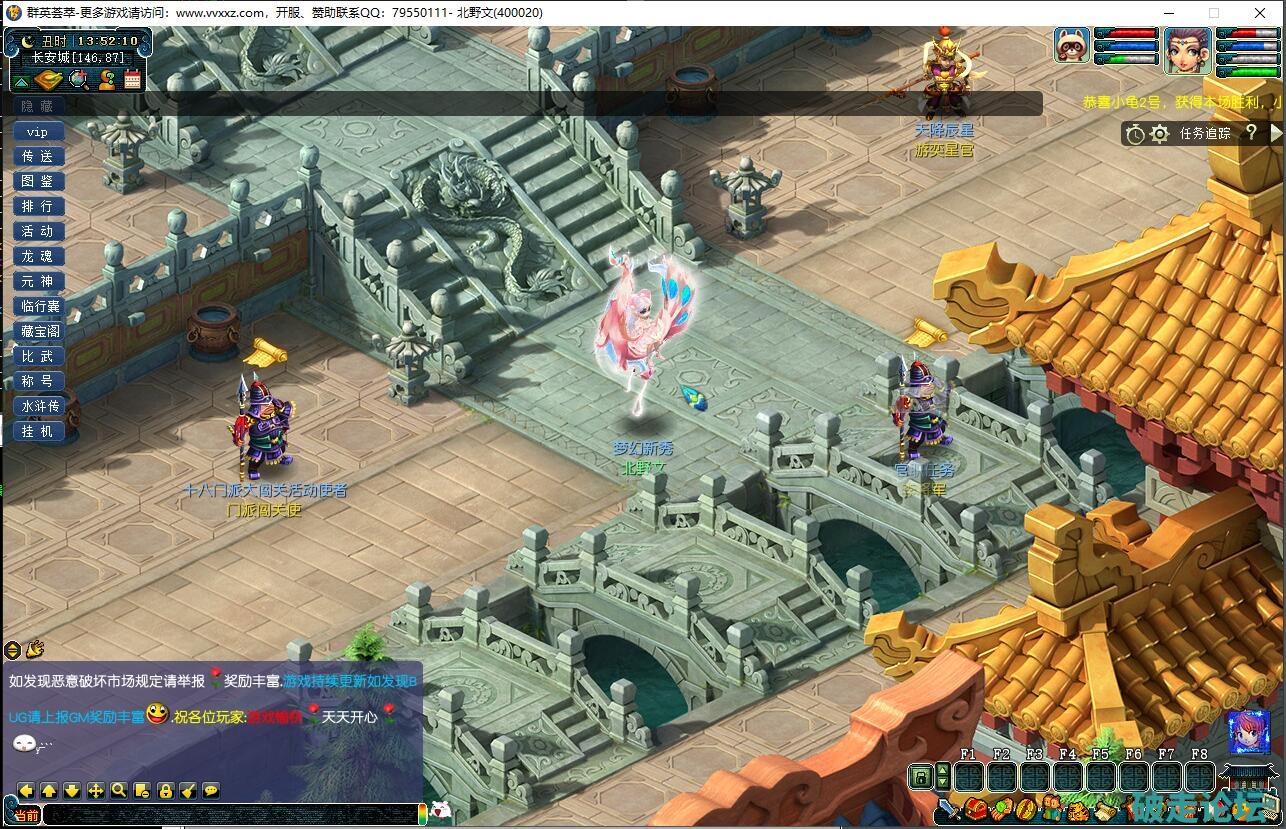This screenshot has height=829, width=1286.
Task: Open the 排行 ranking panel
Action: coord(38,207)
